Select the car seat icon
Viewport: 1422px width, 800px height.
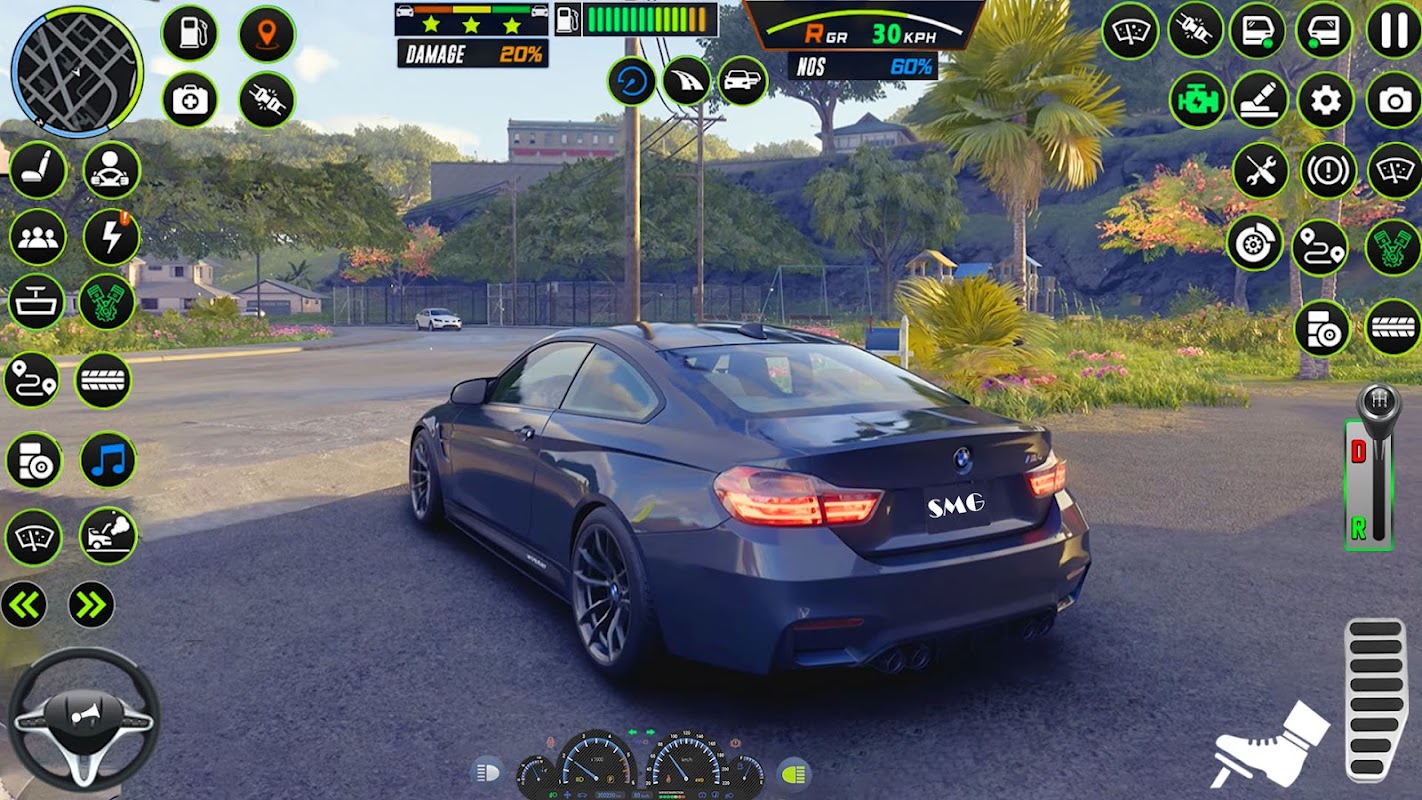pos(38,170)
